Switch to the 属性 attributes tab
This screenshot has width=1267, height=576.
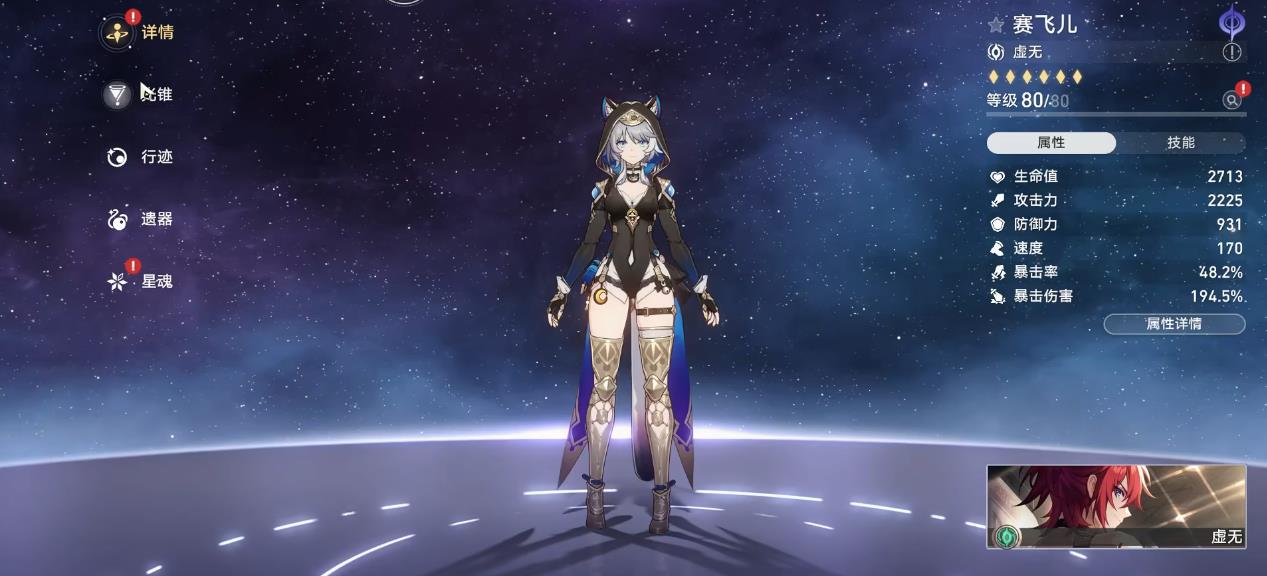(1051, 143)
